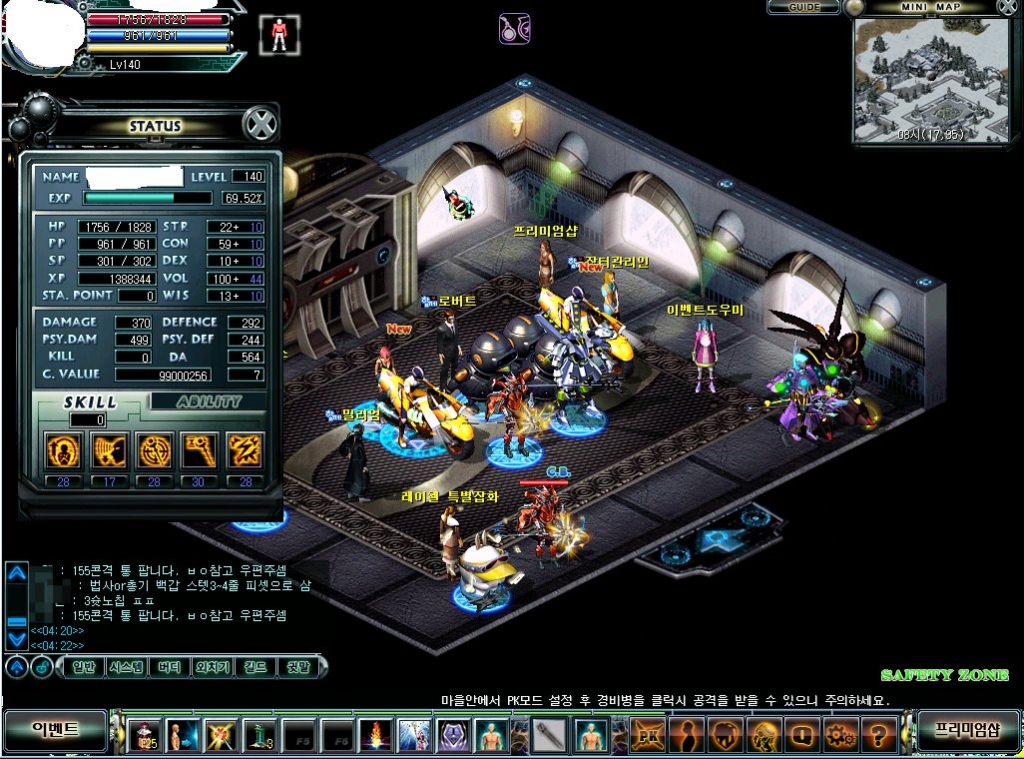The width and height of the screenshot is (1024, 759).
Task: Choose the lightning bolt skill icon
Action: (x=245, y=451)
